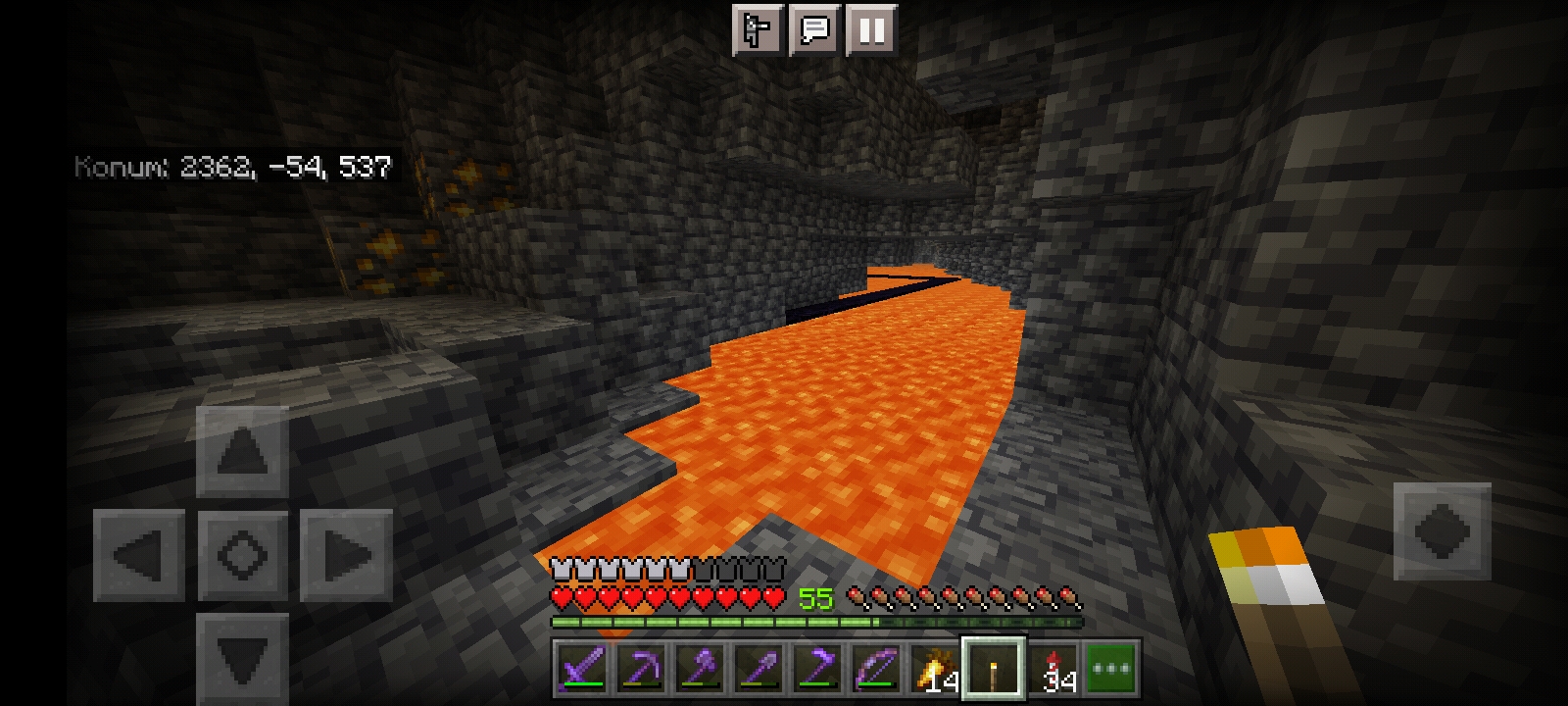Image resolution: width=1568 pixels, height=706 pixels.
Task: Choose the enchanted axe in hotbar
Action: click(x=700, y=669)
